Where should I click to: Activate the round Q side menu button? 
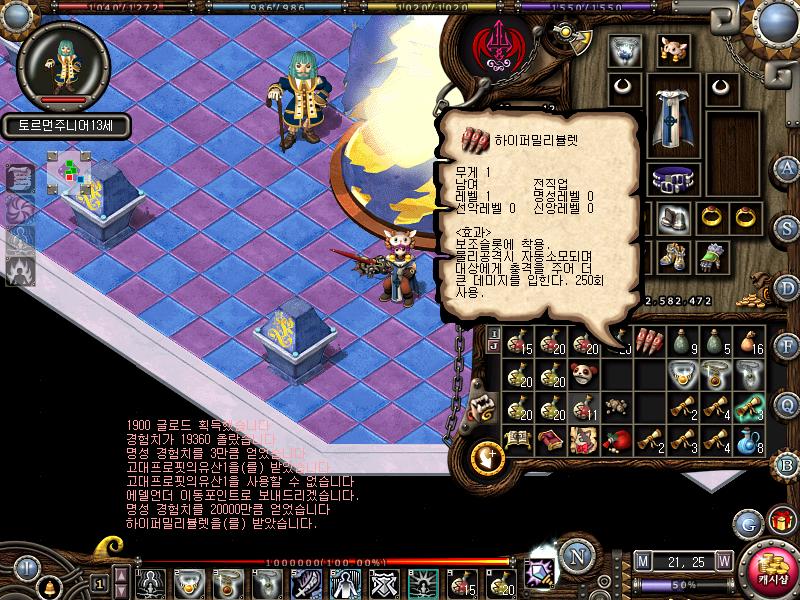click(788, 405)
